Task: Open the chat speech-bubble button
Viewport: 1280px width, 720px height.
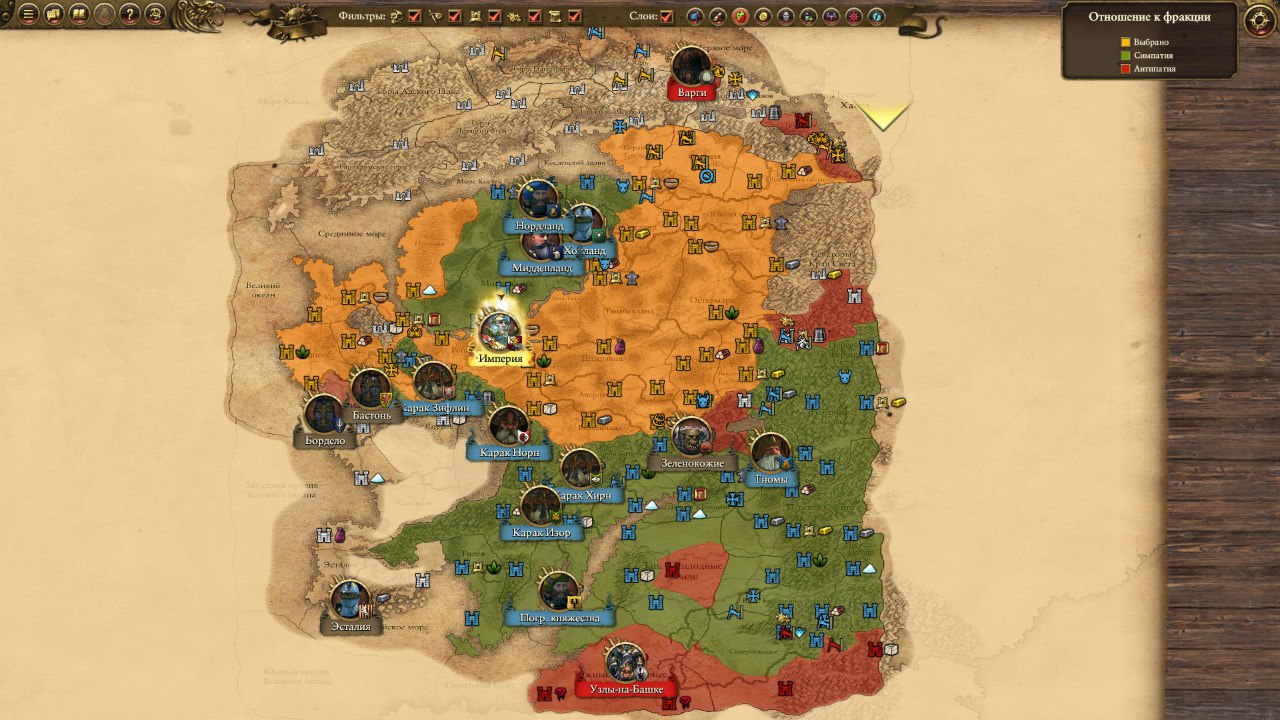Action: [x=54, y=15]
